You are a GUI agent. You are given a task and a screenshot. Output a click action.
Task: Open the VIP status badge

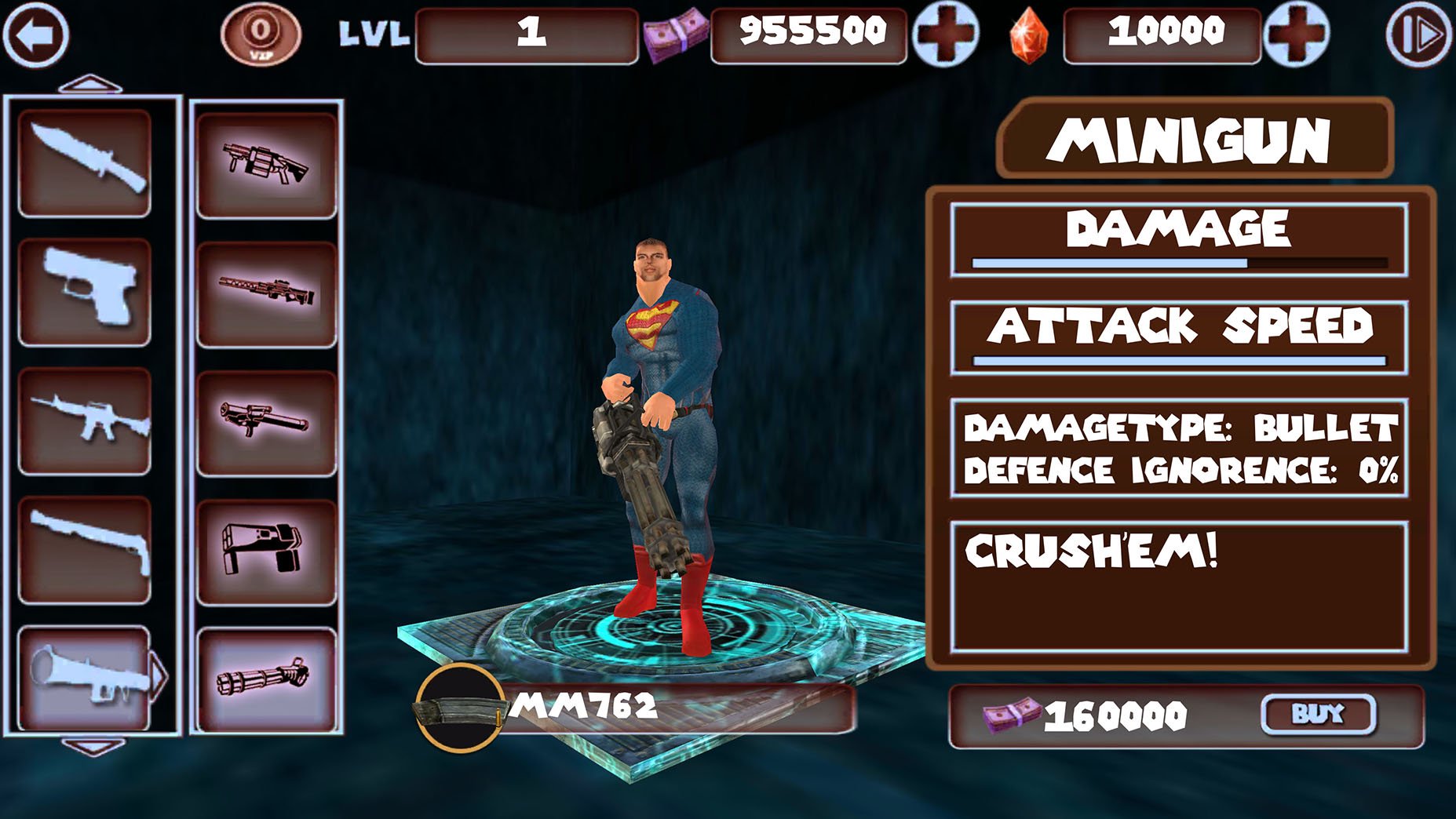click(x=261, y=33)
